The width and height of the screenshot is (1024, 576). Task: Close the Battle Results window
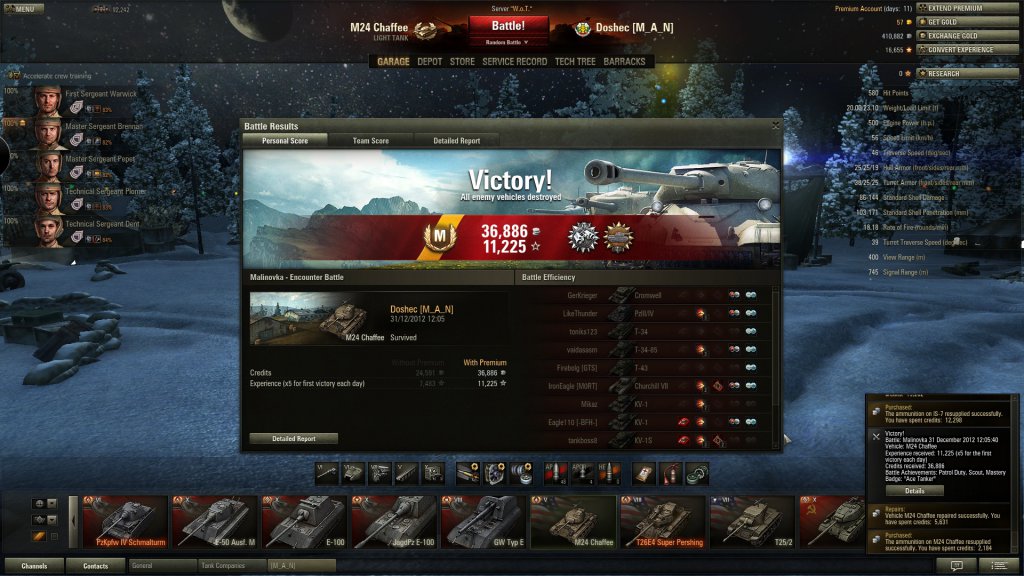click(774, 125)
